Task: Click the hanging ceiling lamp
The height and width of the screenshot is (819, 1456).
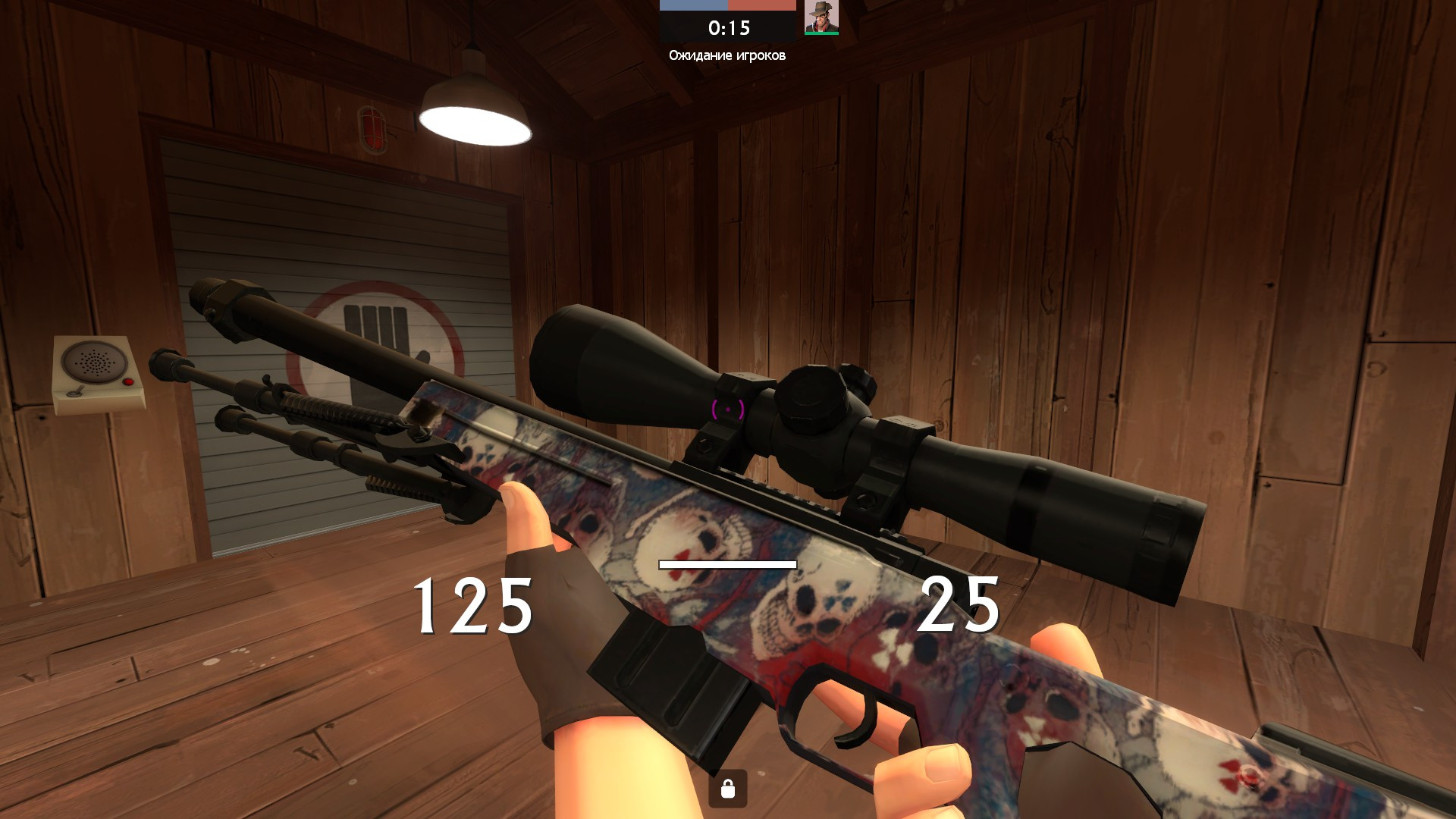Action: pos(474,110)
